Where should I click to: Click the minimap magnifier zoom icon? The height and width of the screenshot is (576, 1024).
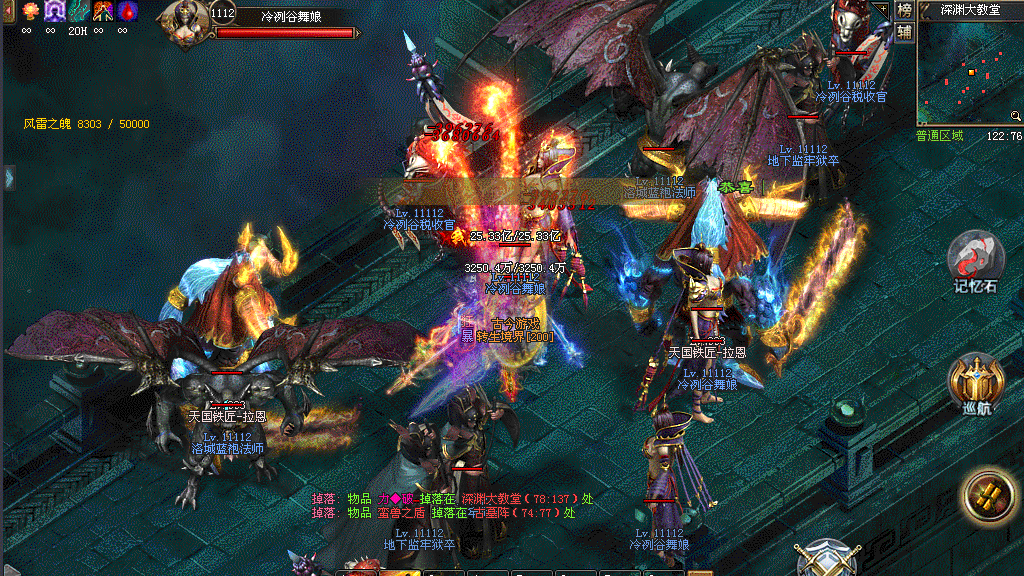tap(1016, 116)
